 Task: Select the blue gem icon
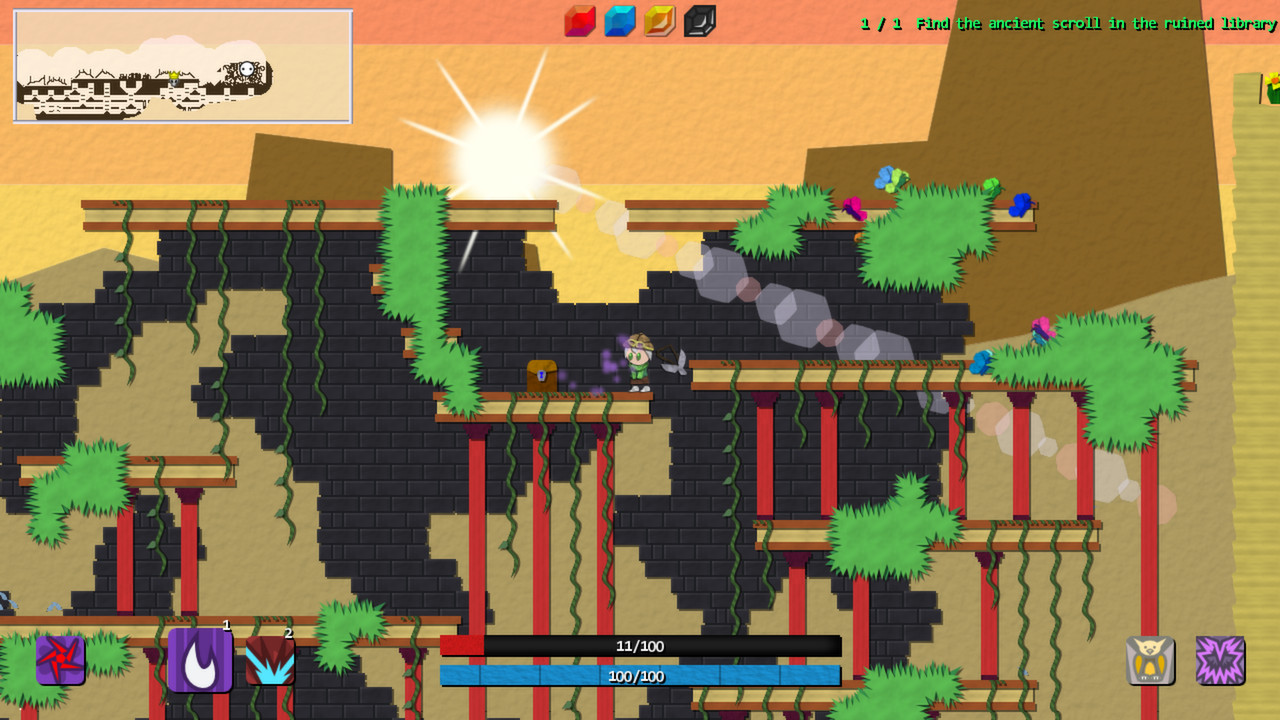(620, 21)
